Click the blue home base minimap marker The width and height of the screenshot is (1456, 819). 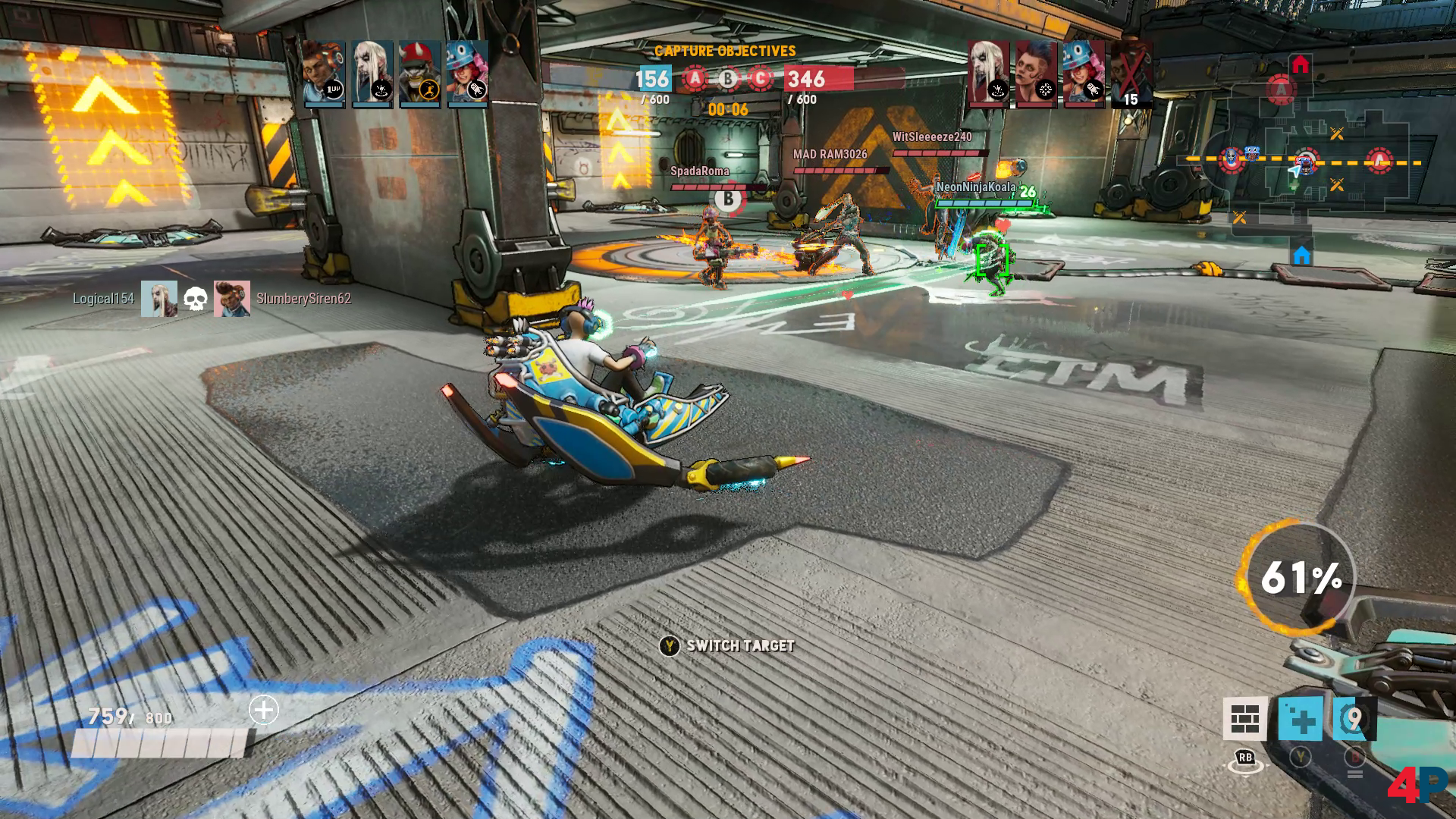(1301, 255)
